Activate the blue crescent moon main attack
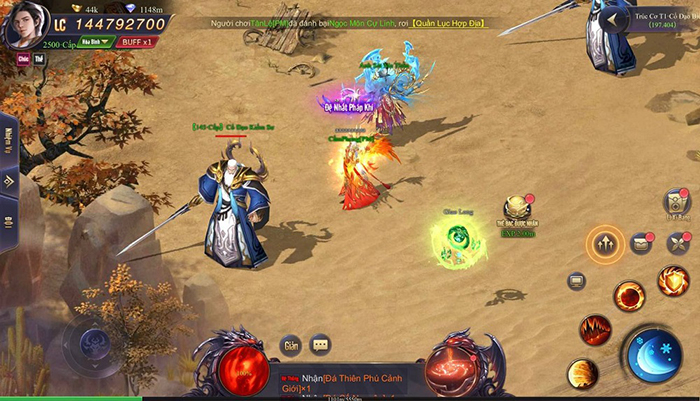The image size is (700, 401). [652, 354]
